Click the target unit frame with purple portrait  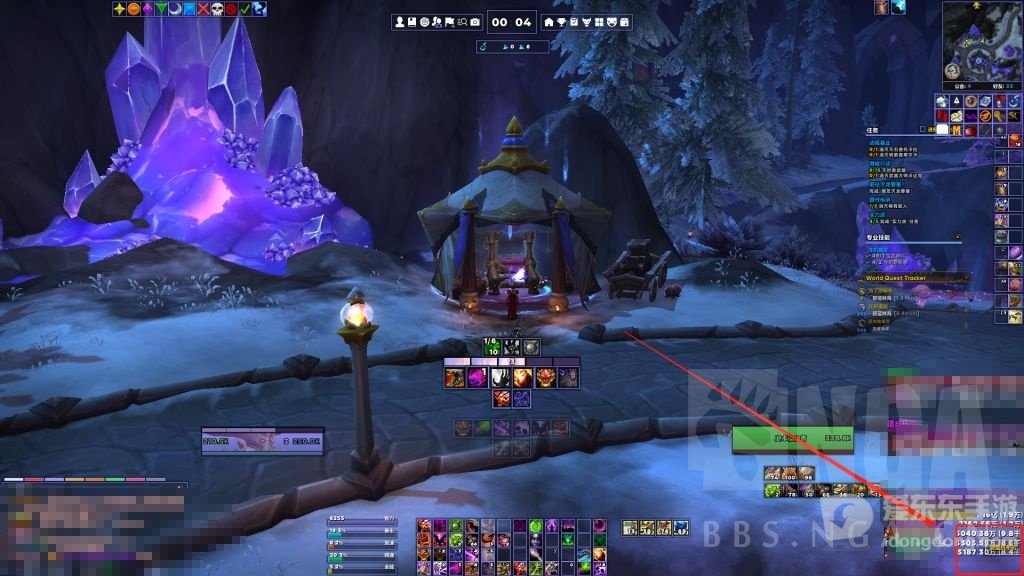click(x=263, y=440)
